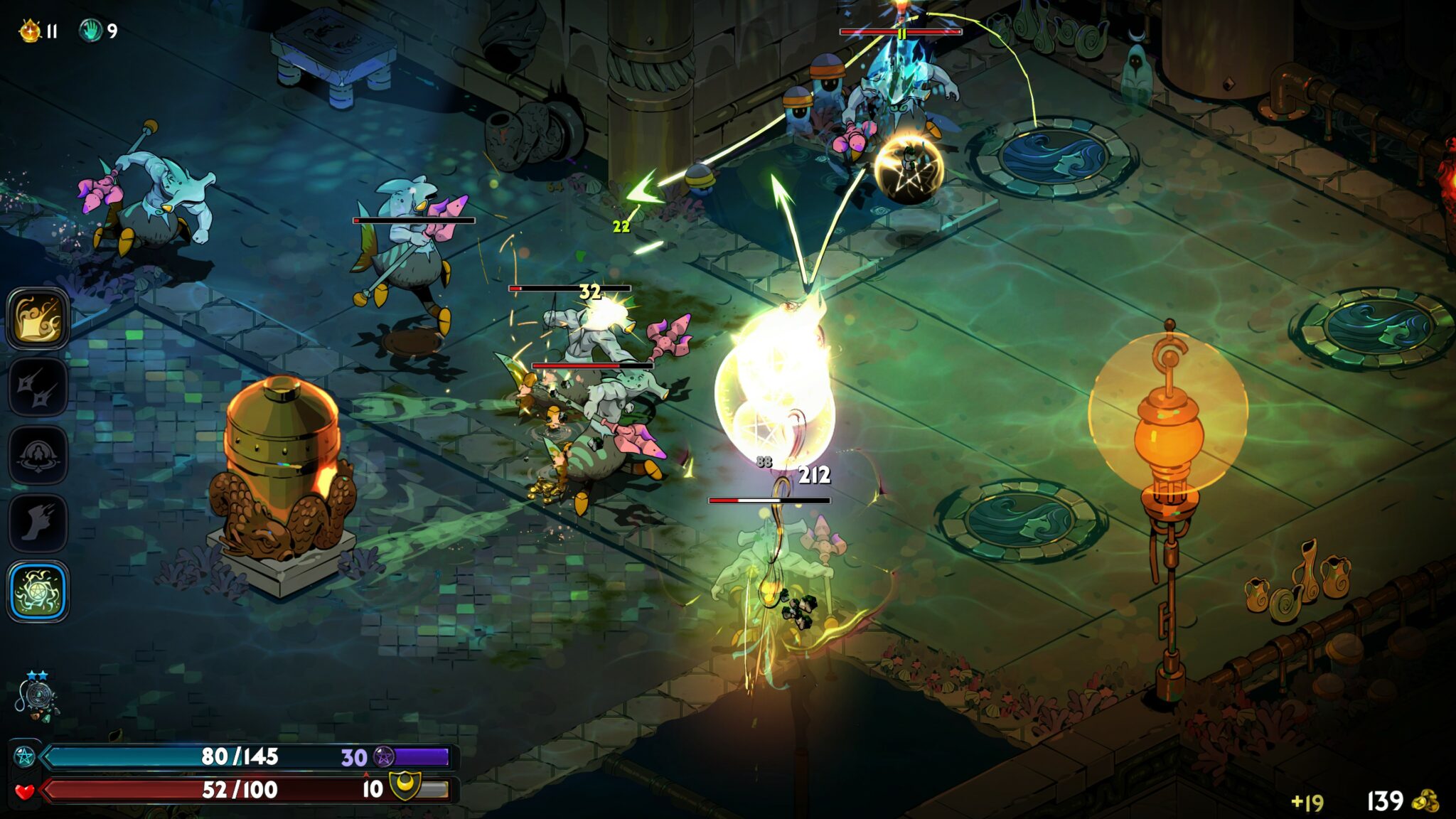The image size is (1456, 819).
Task: Inspect the two-star keepsake charm icon
Action: 36,699
